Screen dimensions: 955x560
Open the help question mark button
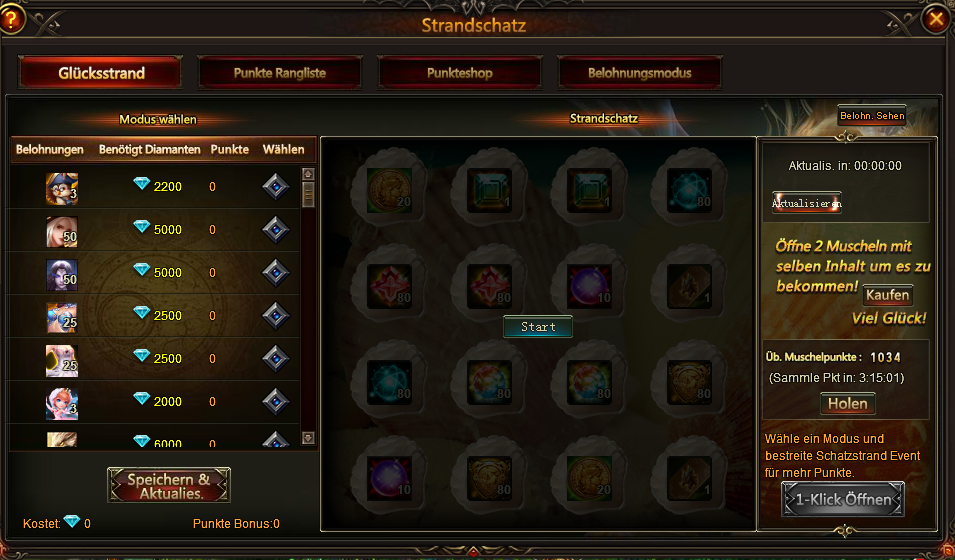click(12, 19)
